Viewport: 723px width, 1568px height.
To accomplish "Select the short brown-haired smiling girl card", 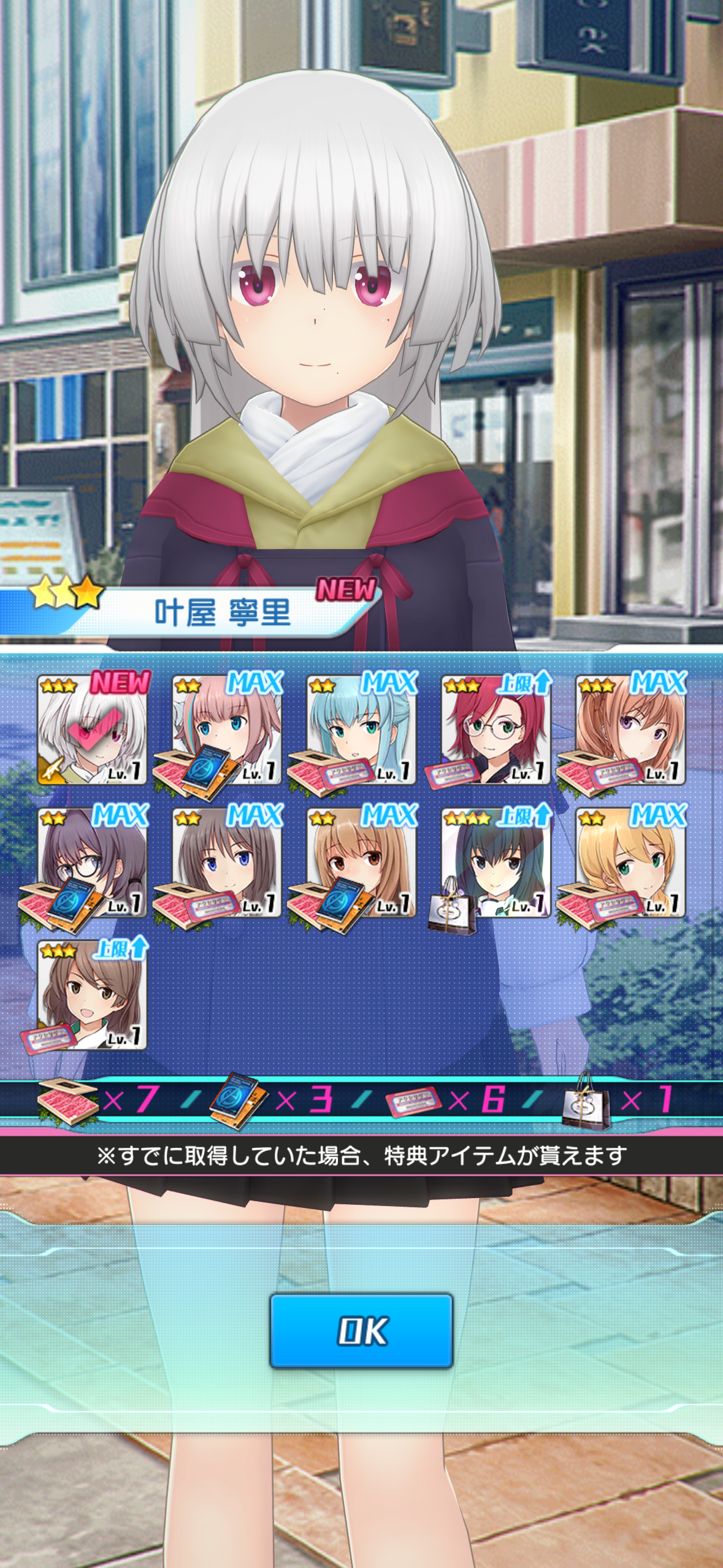I will point(92,995).
